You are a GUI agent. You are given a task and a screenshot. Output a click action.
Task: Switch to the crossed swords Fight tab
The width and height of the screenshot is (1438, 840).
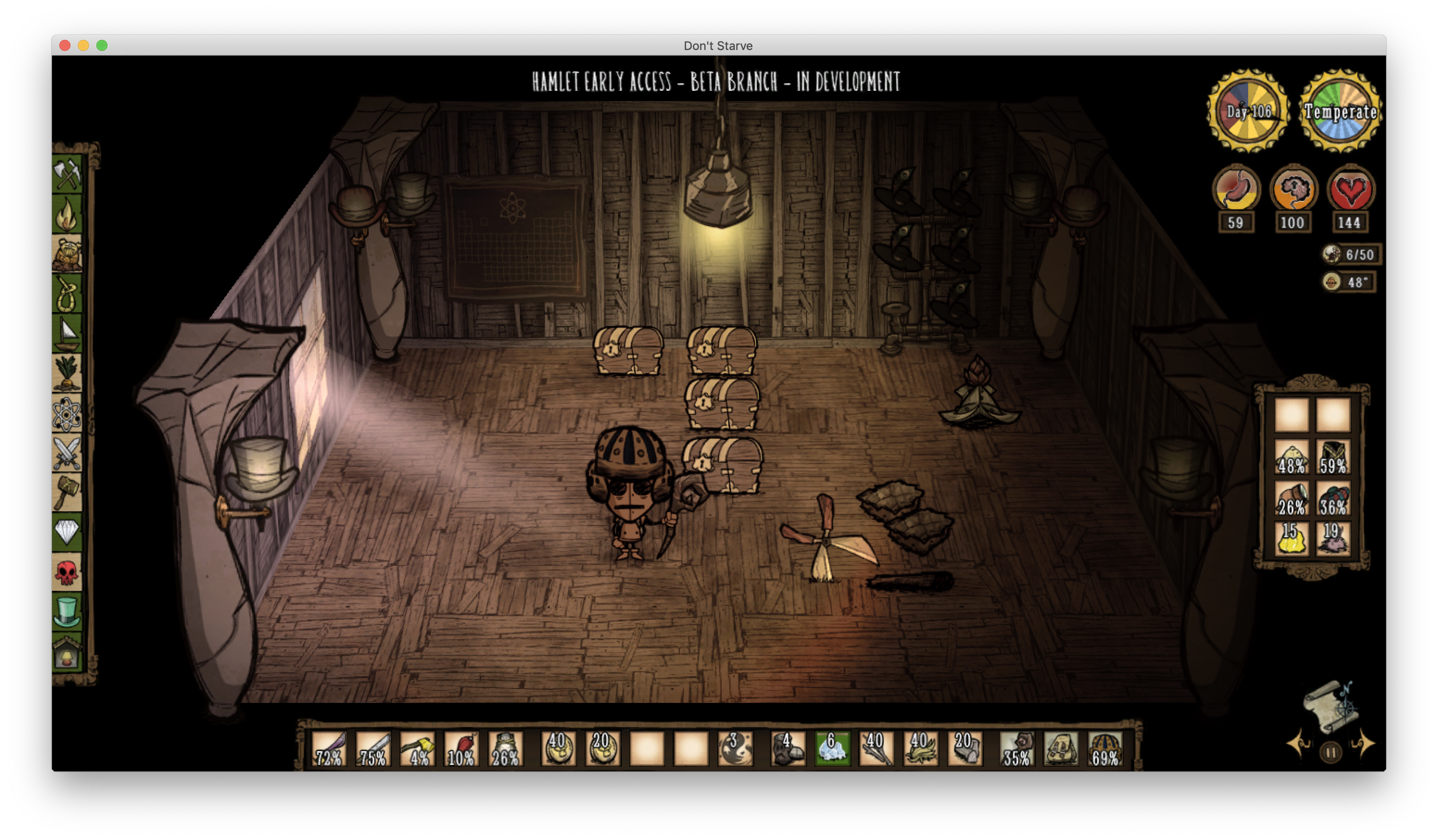click(67, 453)
